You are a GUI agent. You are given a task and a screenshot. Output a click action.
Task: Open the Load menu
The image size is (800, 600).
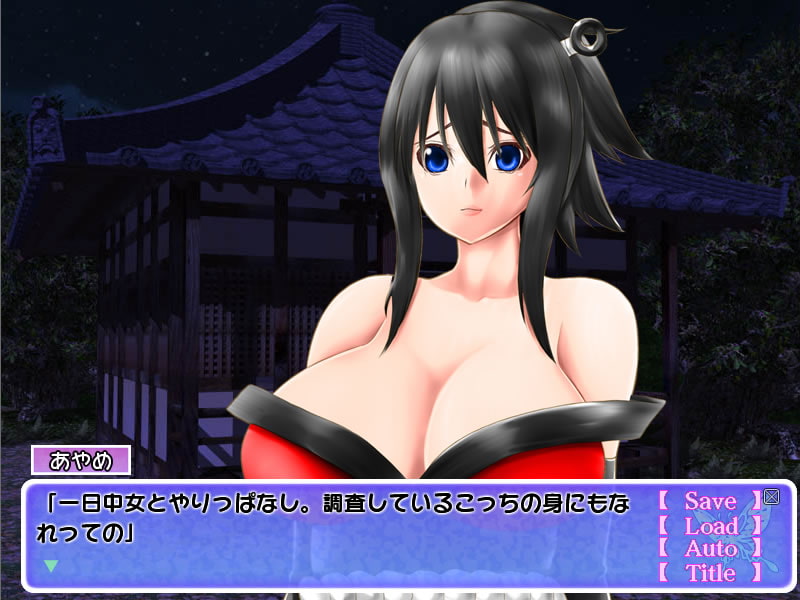click(x=710, y=525)
